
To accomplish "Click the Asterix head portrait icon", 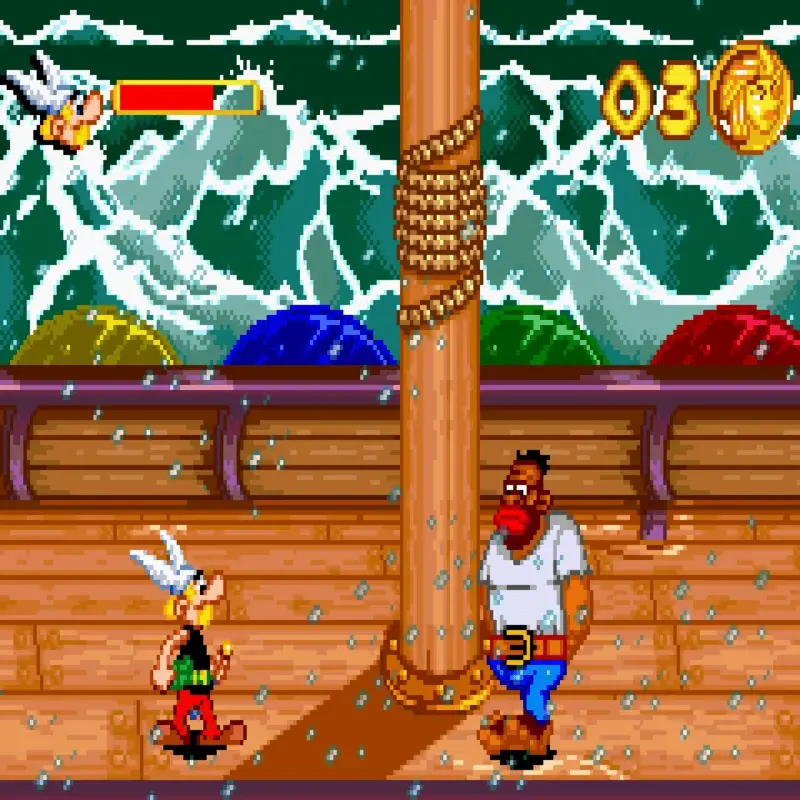I will tap(62, 101).
